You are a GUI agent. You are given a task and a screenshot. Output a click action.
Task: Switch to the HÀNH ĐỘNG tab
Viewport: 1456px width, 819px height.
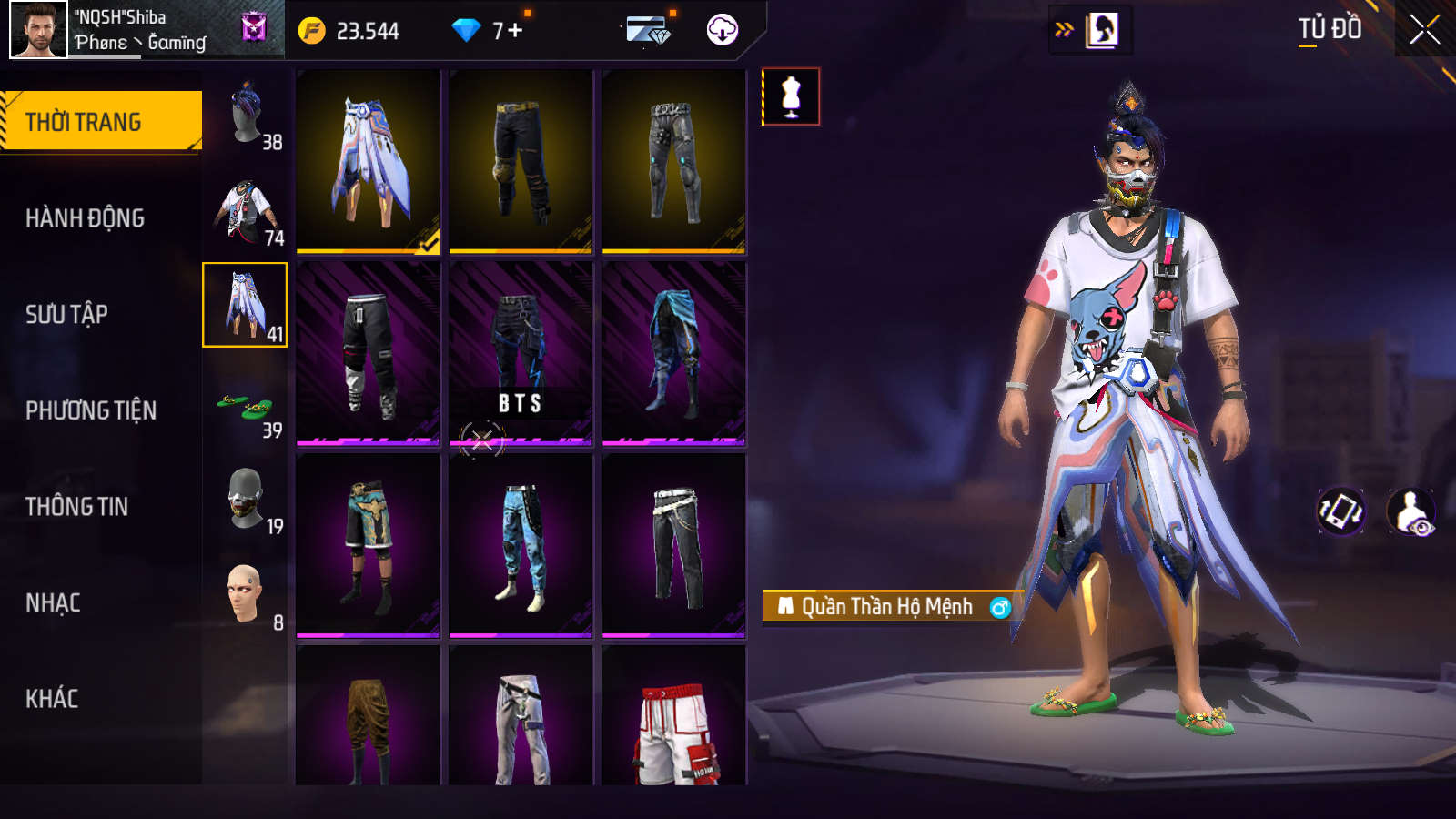tap(85, 218)
